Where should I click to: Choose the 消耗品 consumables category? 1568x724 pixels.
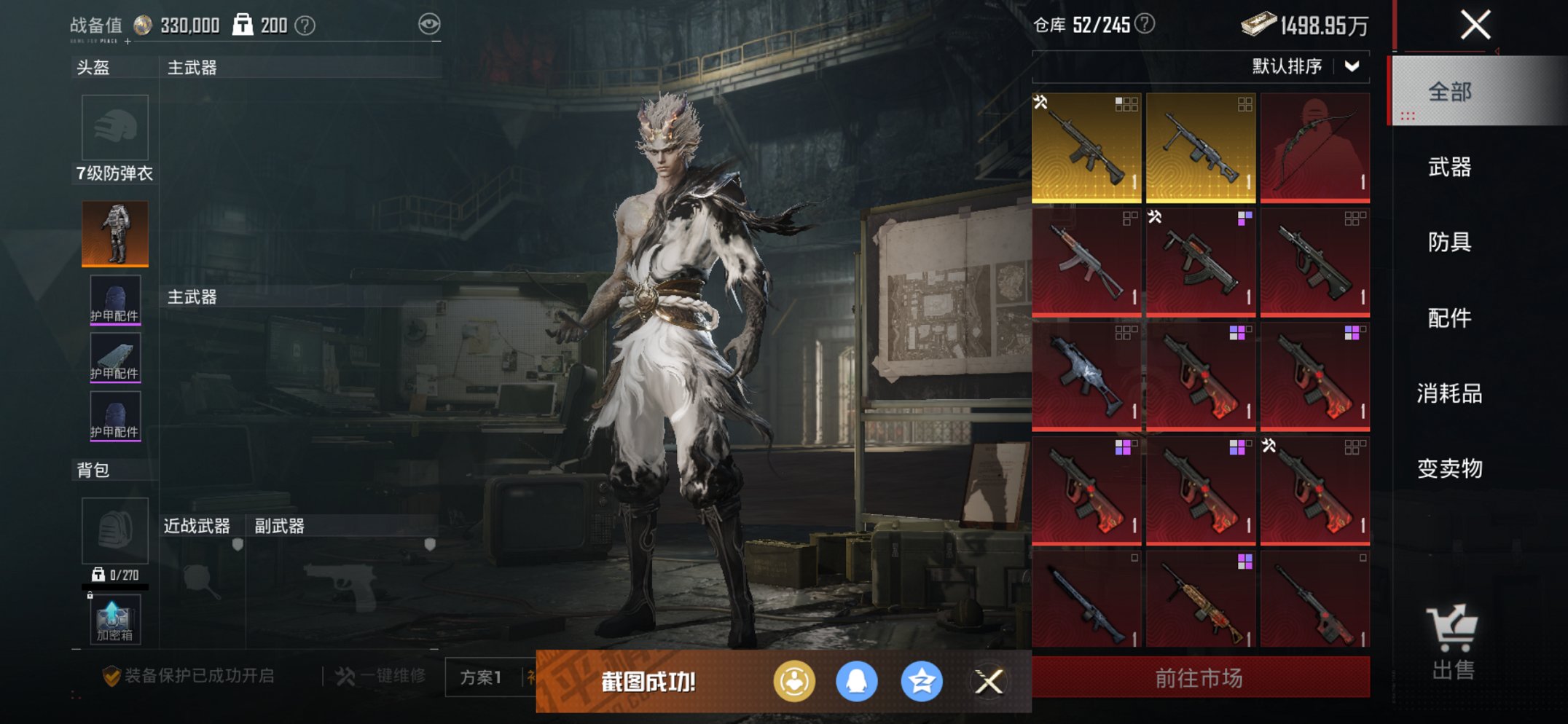[x=1450, y=393]
